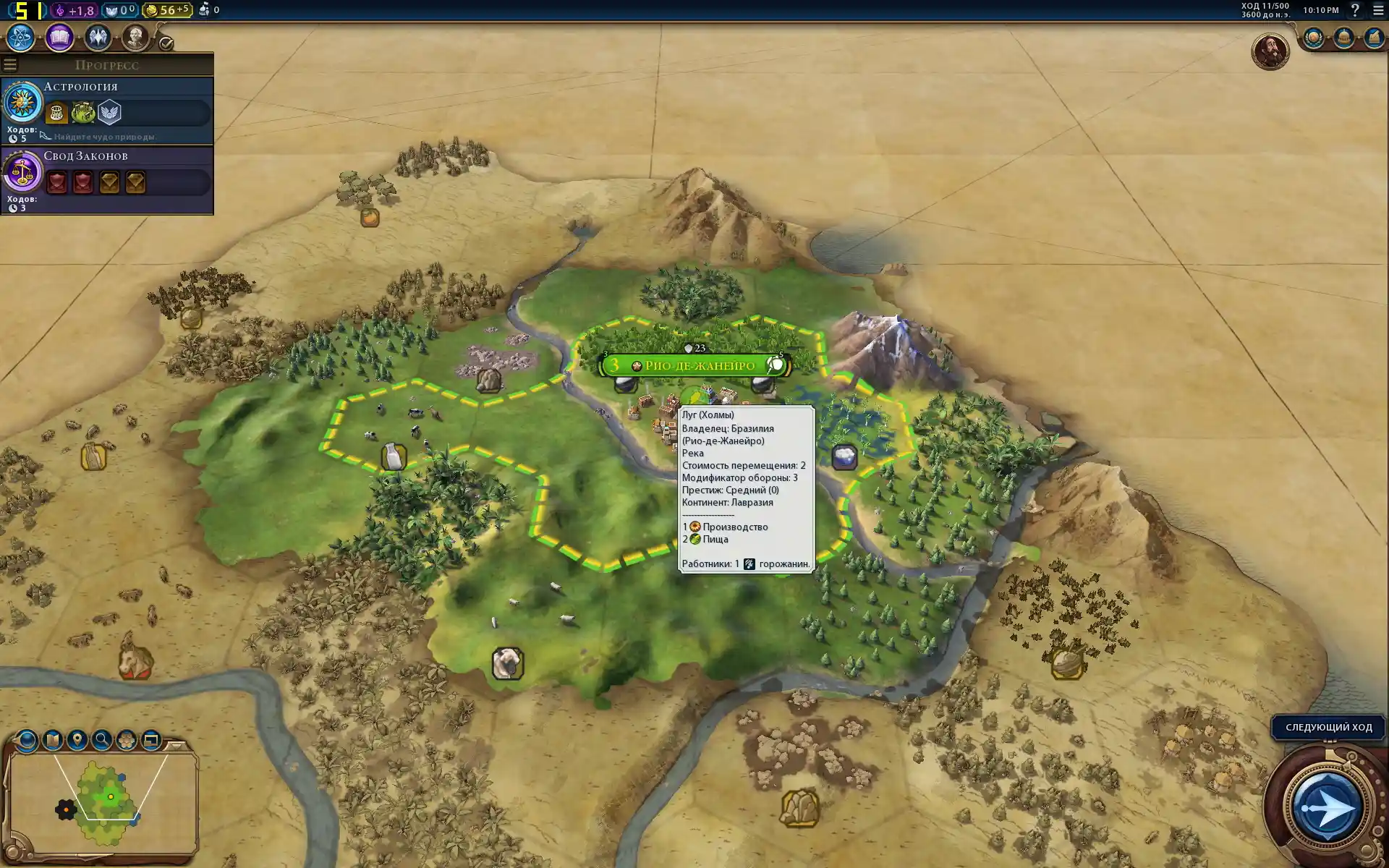This screenshot has width=1389, height=868.
Task: Click the Следующий ход button
Action: point(1328,727)
